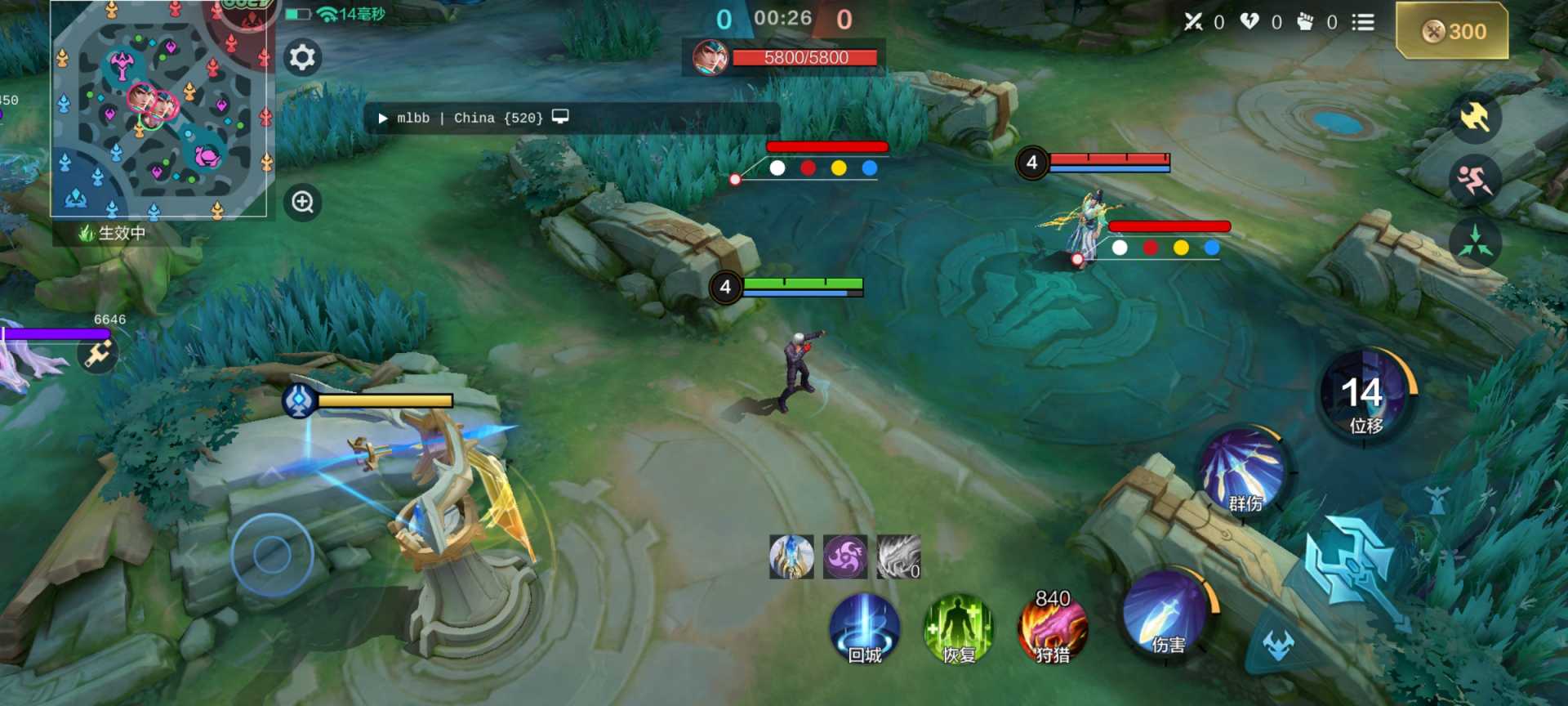Activate the 伤害 damage skill
This screenshot has height=706, width=1568.
[x=1165, y=614]
